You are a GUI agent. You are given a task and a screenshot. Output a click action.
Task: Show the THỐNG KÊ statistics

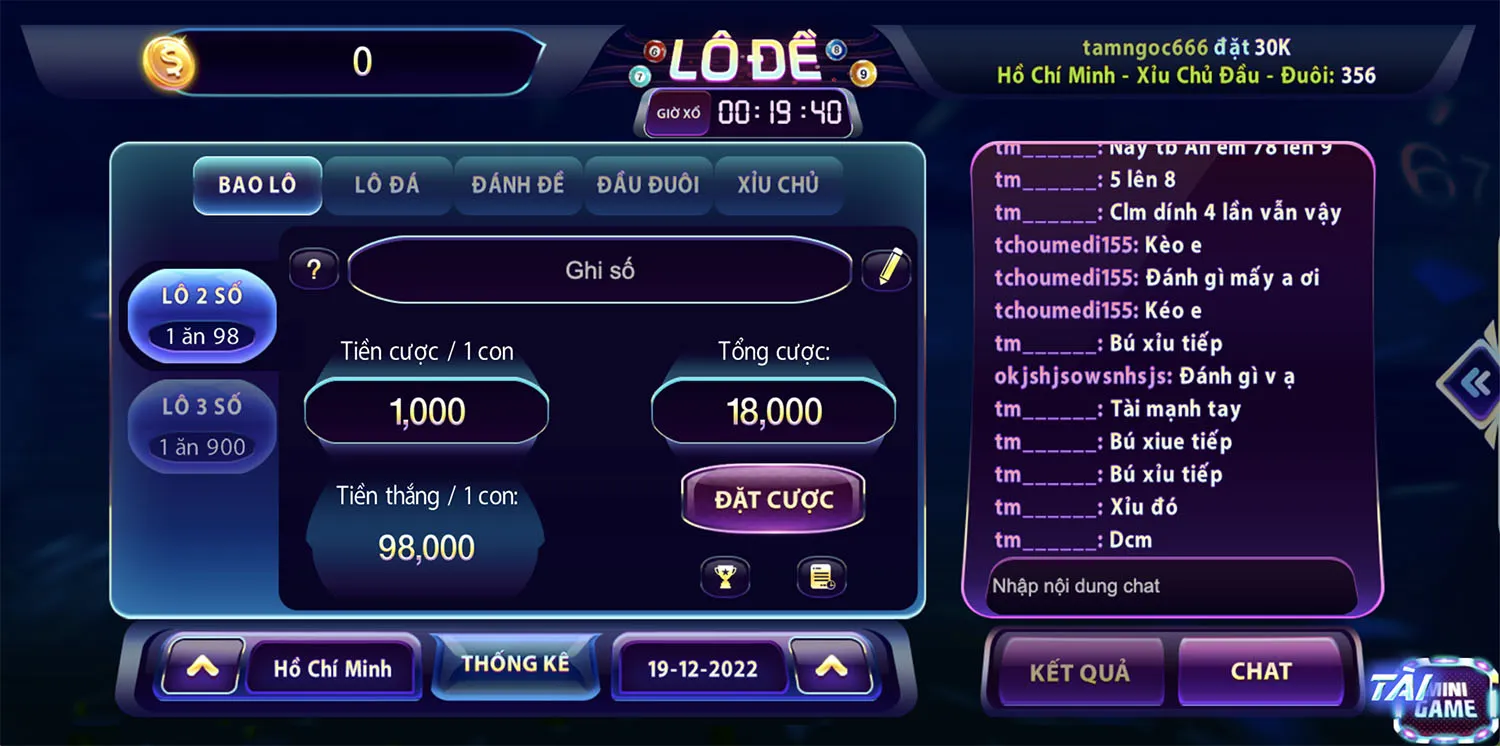tap(515, 665)
